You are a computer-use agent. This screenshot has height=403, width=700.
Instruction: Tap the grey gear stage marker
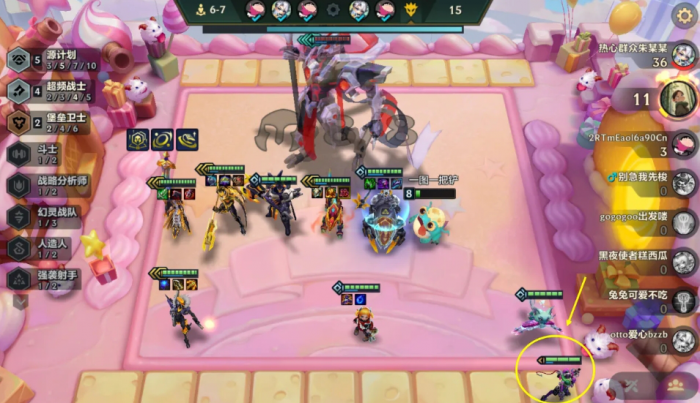point(333,10)
